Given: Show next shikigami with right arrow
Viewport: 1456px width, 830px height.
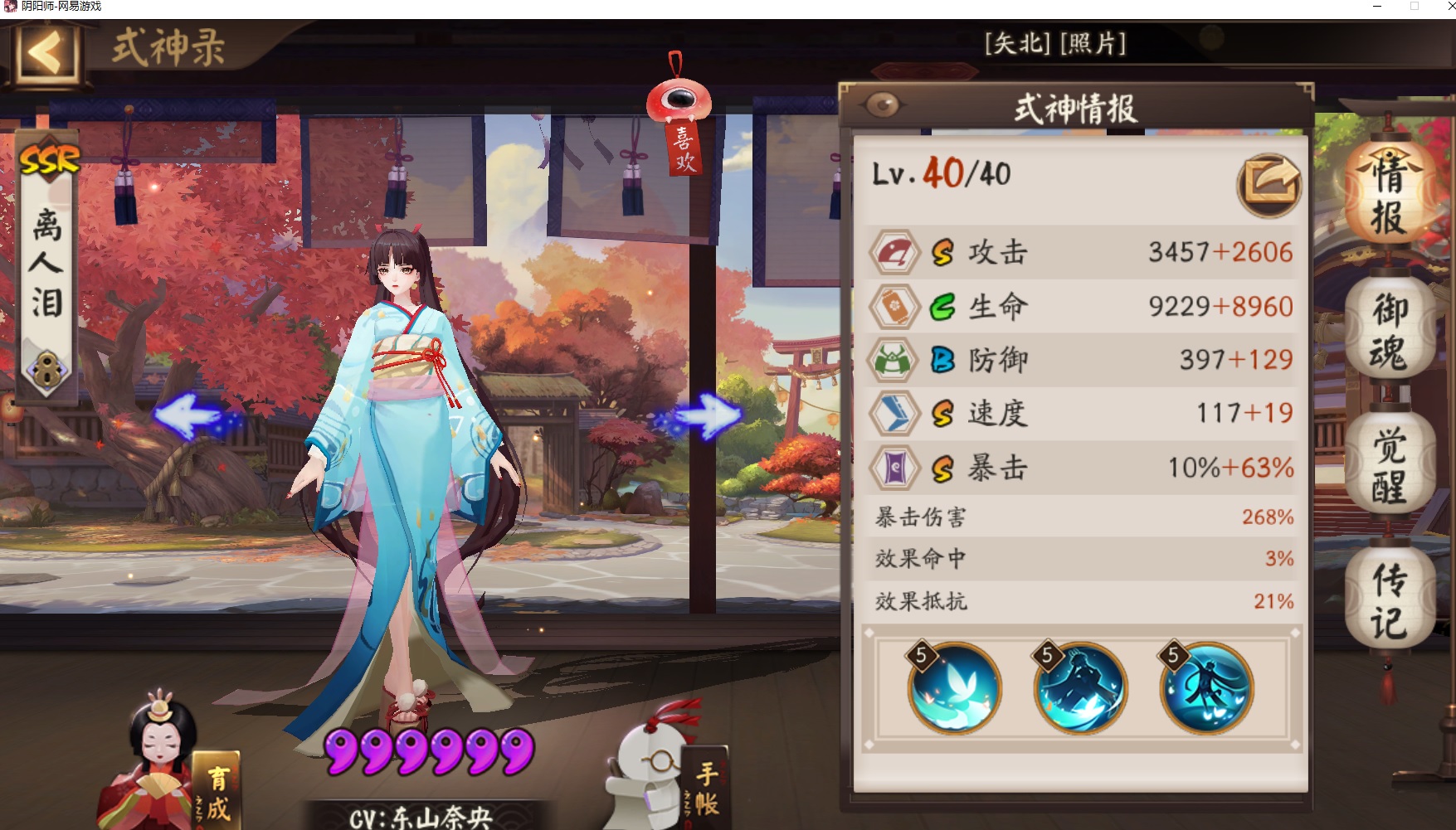Looking at the screenshot, I should click(706, 415).
